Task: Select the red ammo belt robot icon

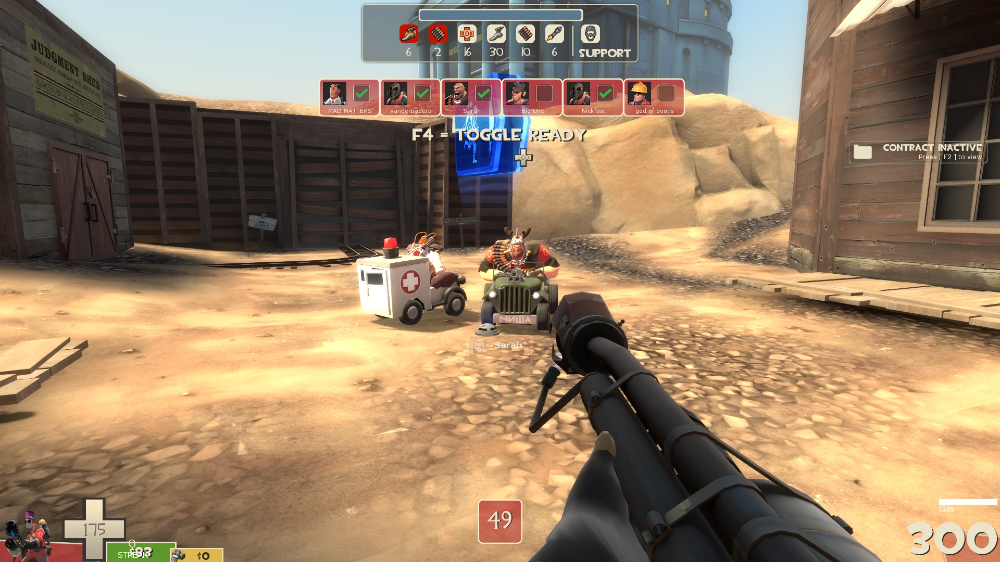Action: [x=437, y=34]
